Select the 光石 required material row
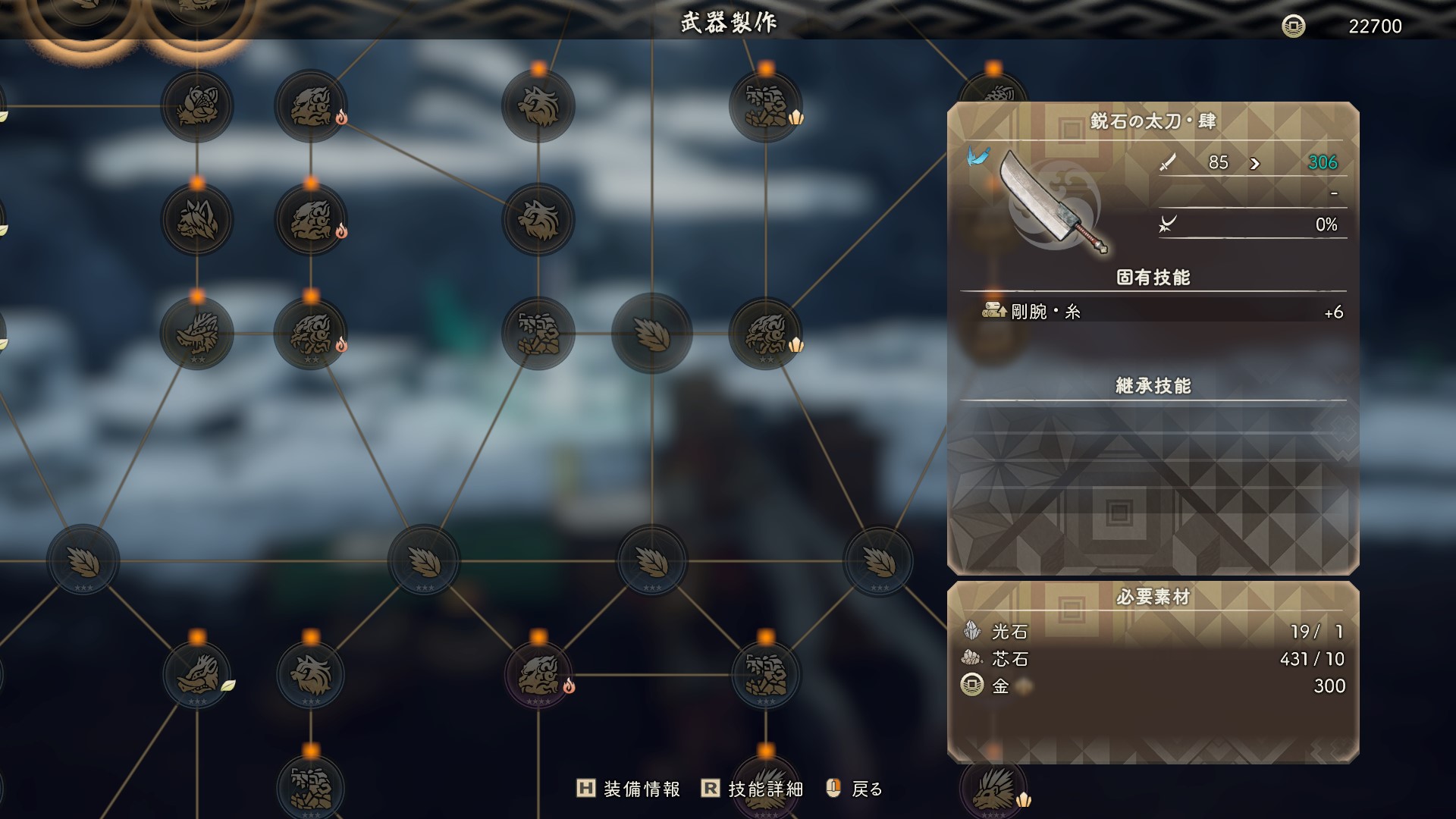Viewport: 1456px width, 819px height. coord(1153,631)
